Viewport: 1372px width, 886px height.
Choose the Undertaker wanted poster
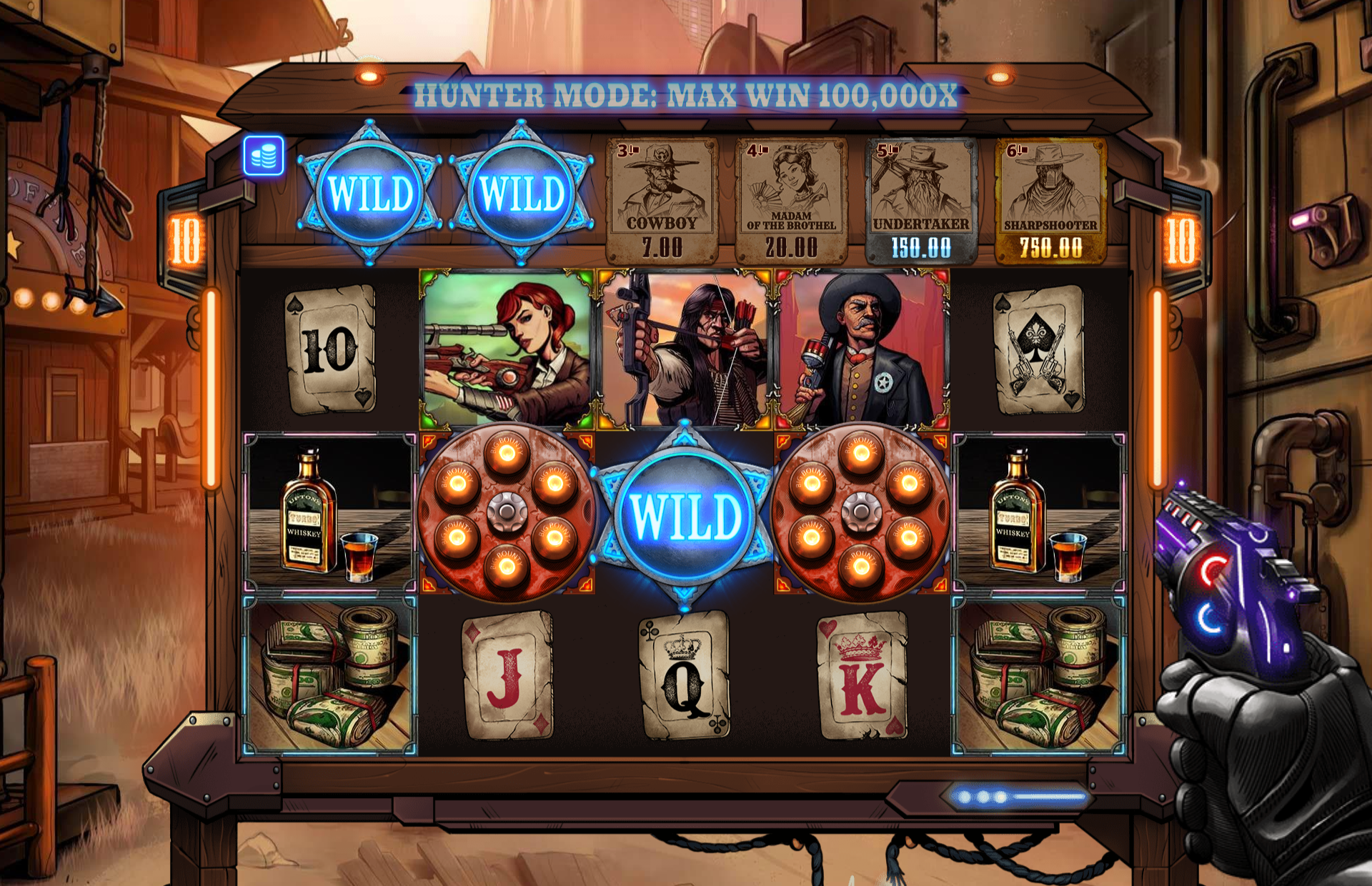[x=921, y=201]
